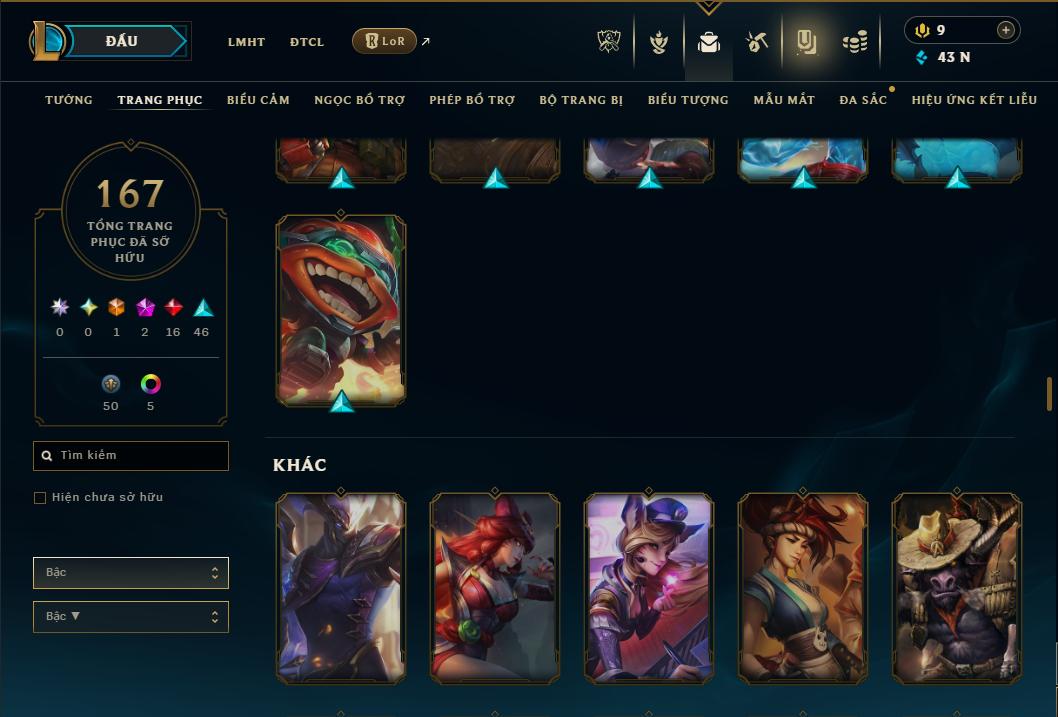Viewport: 1058px width, 717px height.
Task: Go to HIỆU ỨNG KẾT LIỄU tab
Action: tap(974, 100)
